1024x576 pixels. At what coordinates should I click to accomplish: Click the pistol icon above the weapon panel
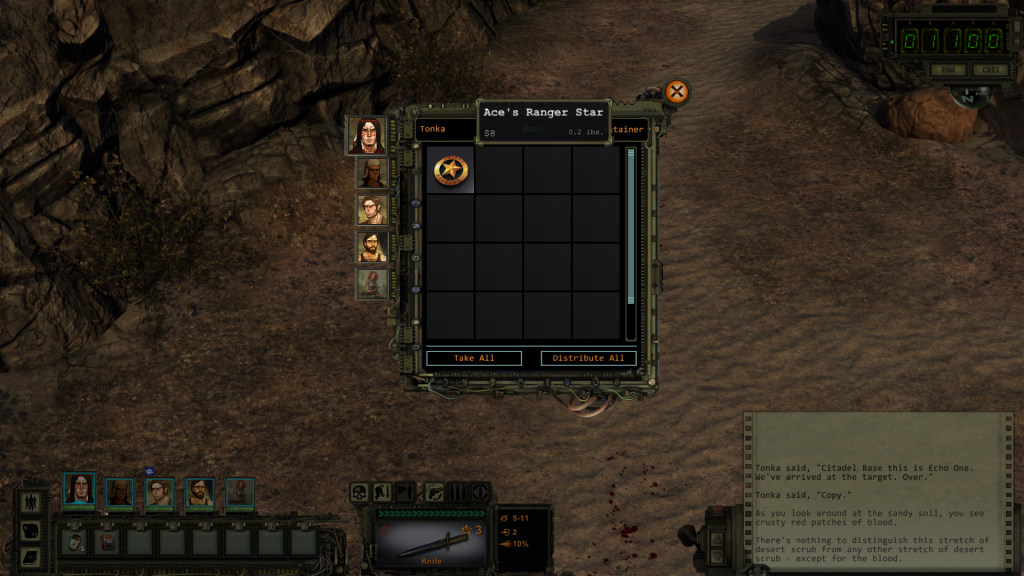point(433,492)
